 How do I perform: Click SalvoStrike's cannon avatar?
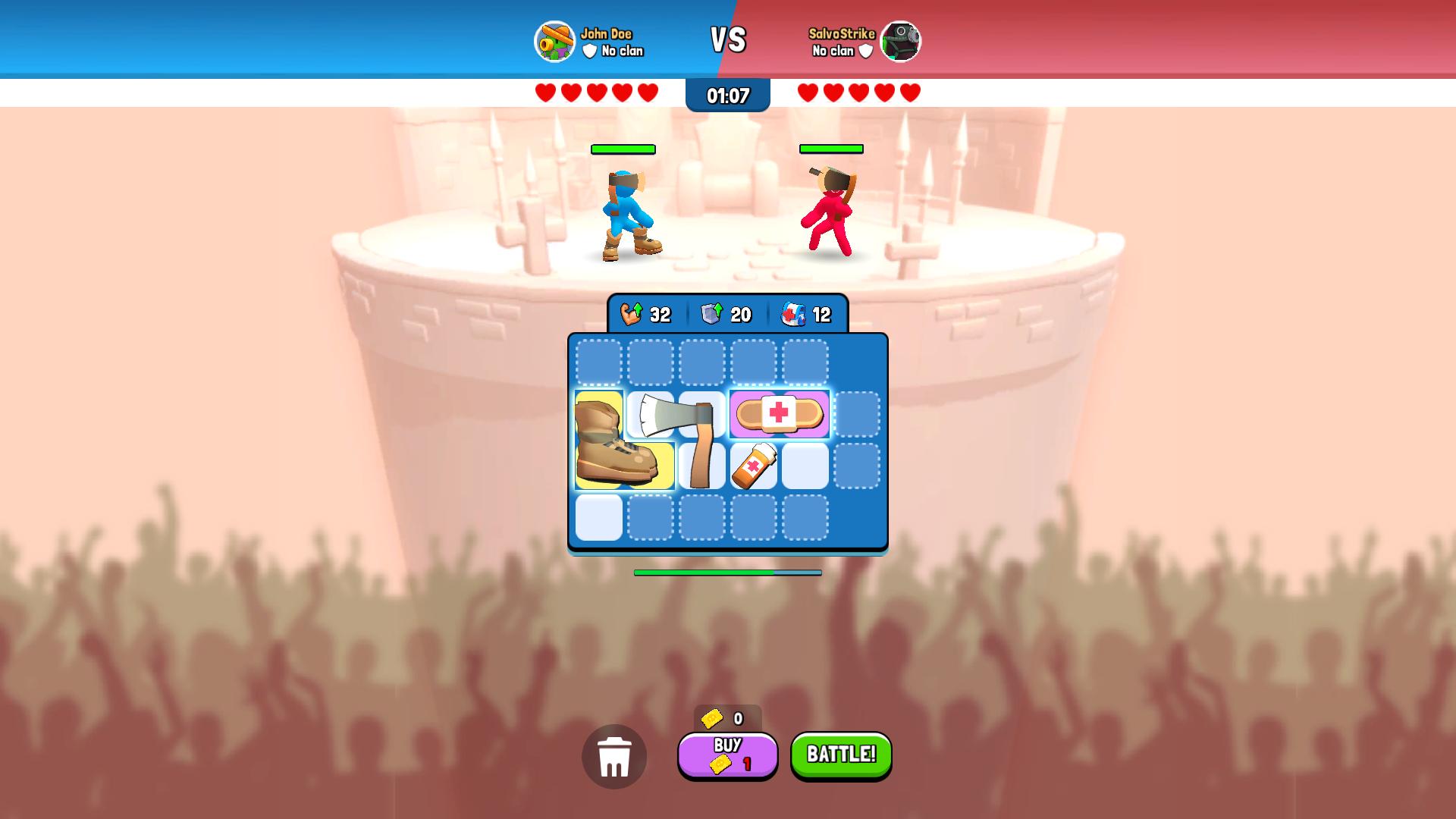901,42
